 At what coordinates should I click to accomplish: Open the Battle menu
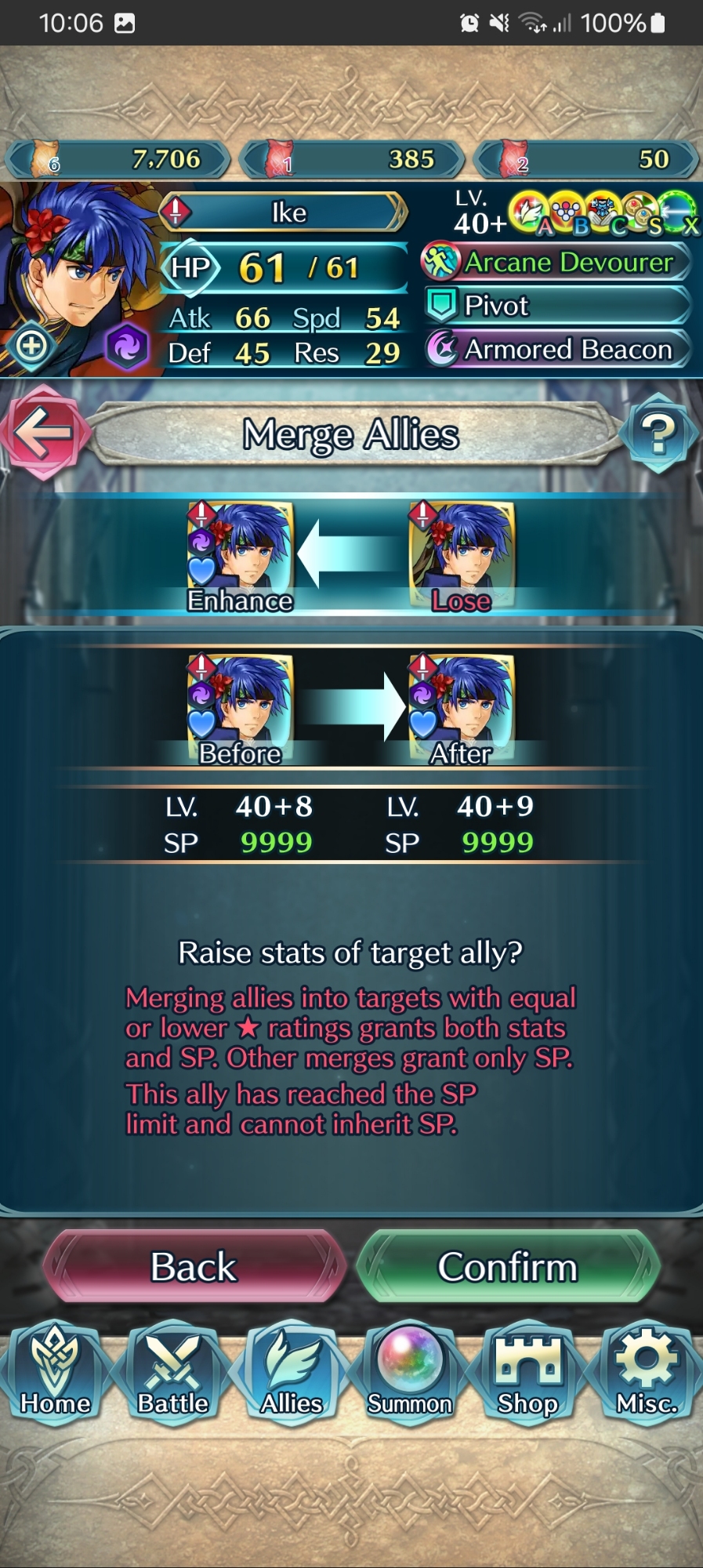coord(173,1374)
